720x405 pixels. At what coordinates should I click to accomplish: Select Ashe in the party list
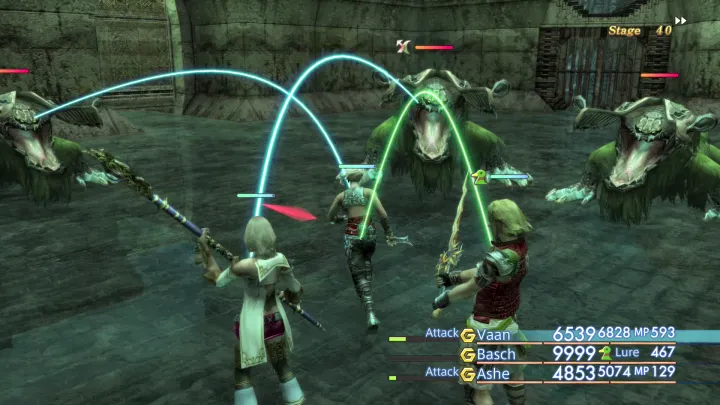pyautogui.click(x=494, y=373)
